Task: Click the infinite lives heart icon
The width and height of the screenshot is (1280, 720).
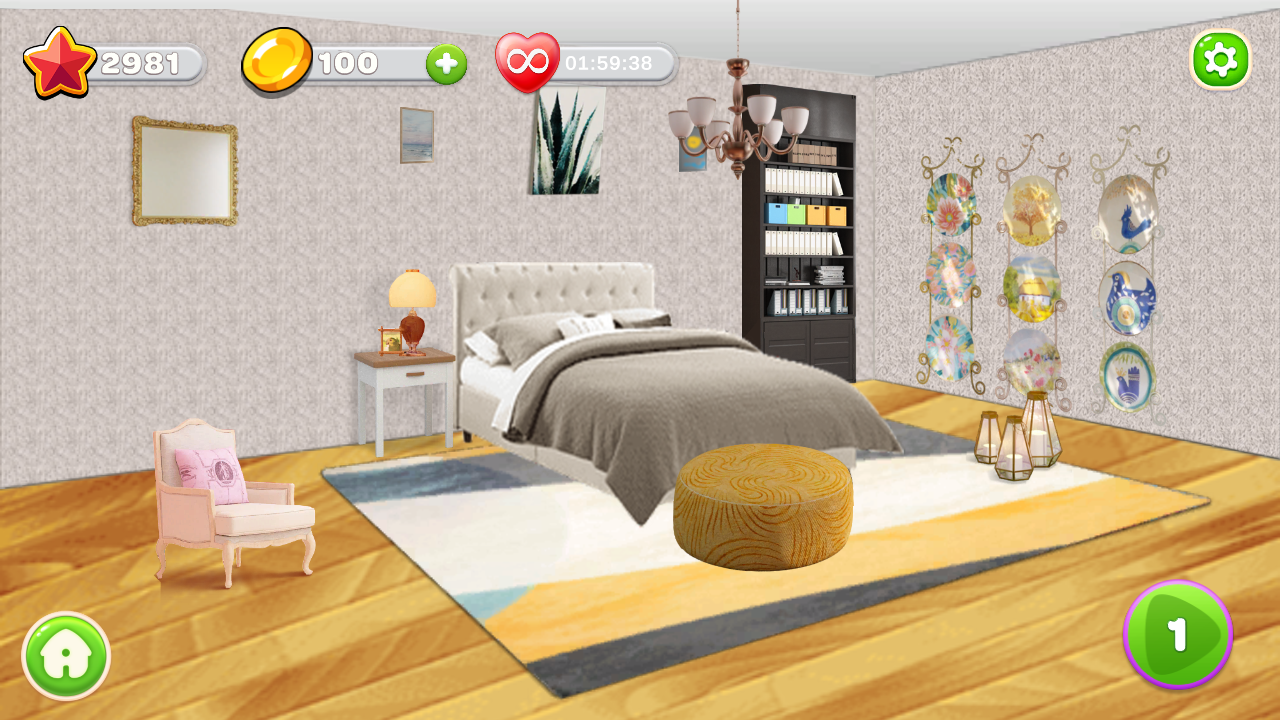Action: 530,62
